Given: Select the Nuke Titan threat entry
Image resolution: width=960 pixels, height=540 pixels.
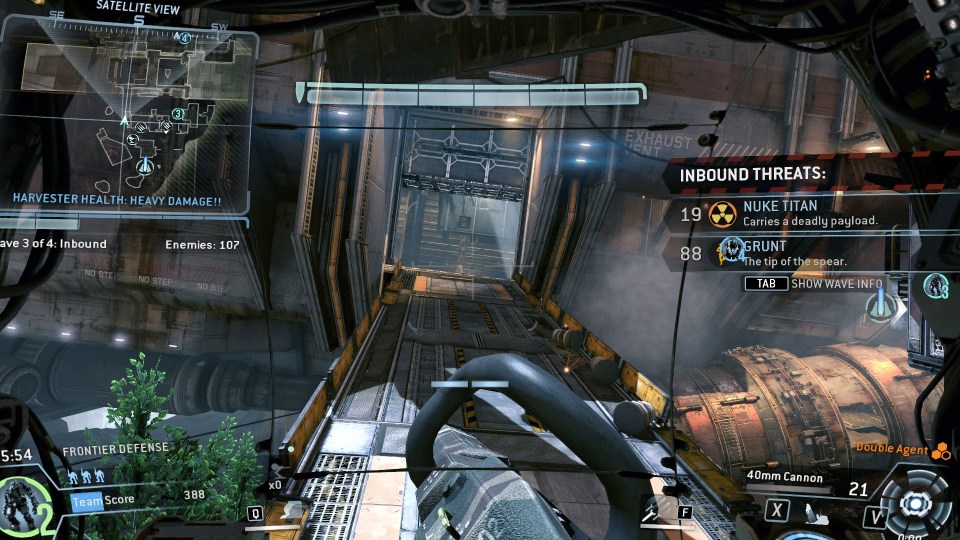Looking at the screenshot, I should [790, 213].
